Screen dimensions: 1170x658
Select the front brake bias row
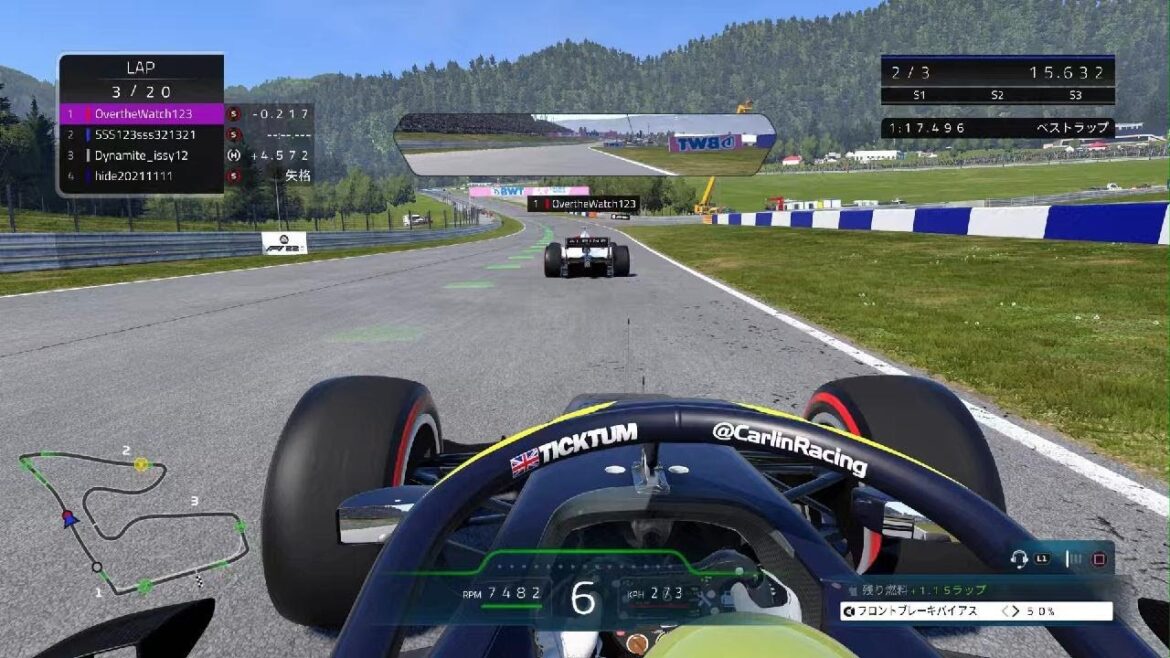tap(976, 611)
